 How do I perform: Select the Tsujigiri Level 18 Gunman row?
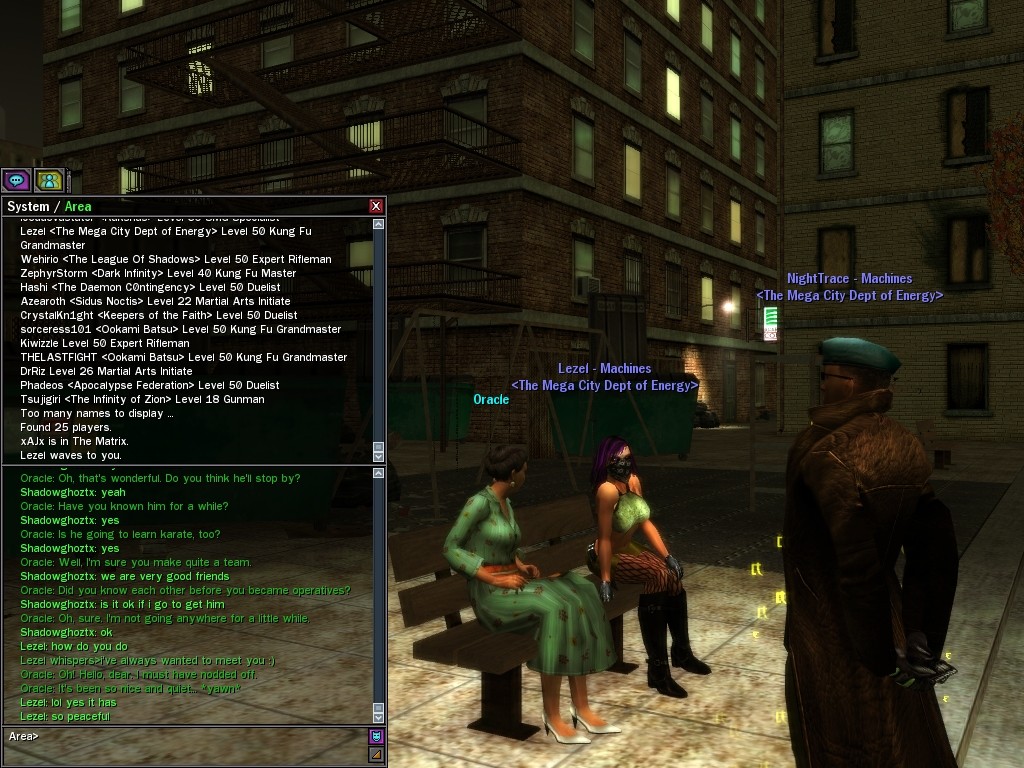[142, 399]
